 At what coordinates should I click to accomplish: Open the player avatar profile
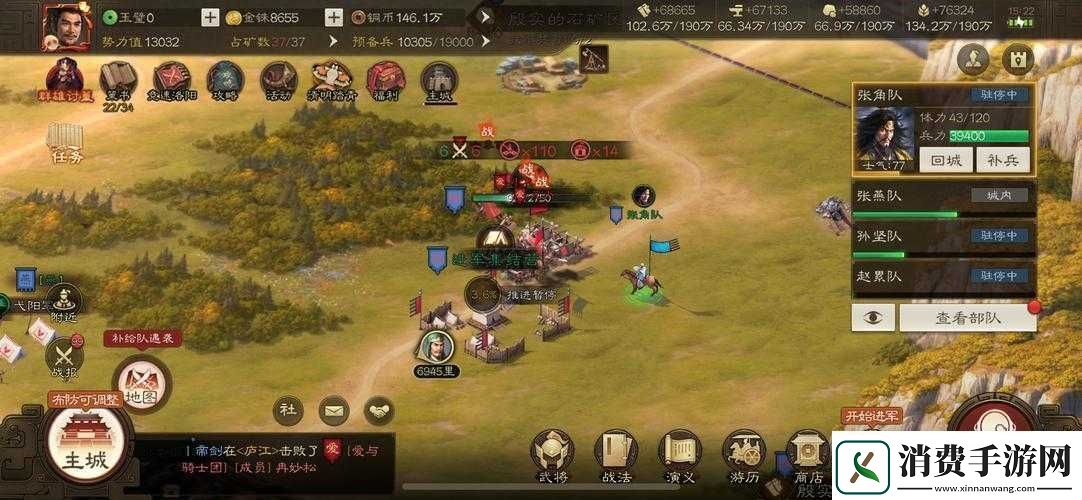pos(63,25)
